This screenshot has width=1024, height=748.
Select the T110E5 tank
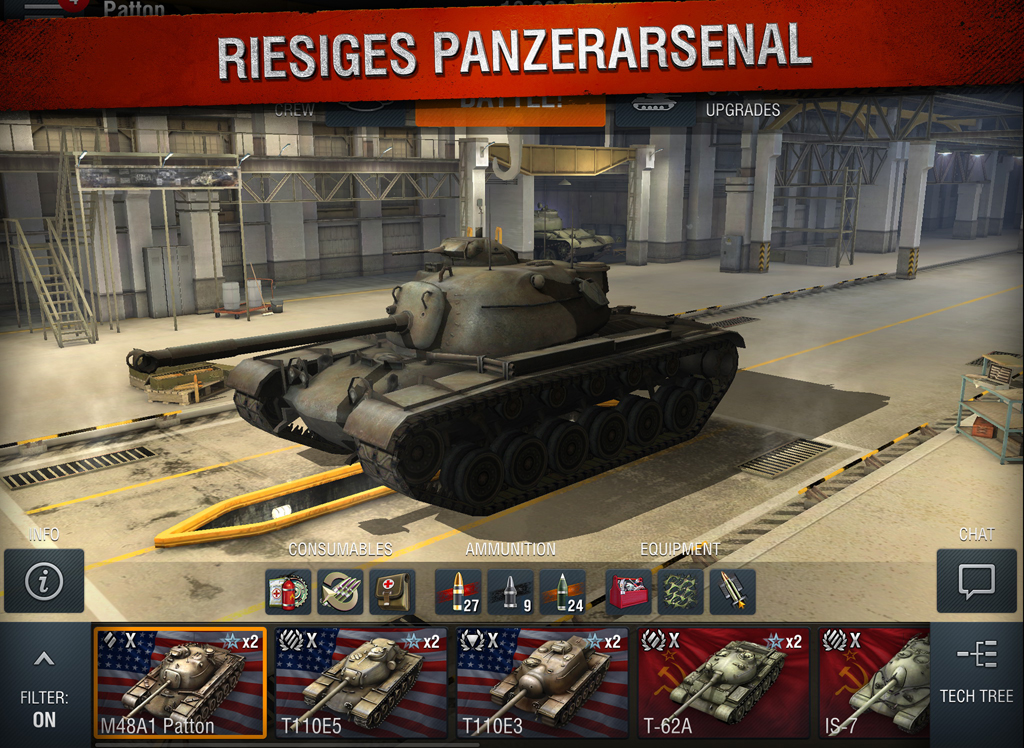point(361,682)
